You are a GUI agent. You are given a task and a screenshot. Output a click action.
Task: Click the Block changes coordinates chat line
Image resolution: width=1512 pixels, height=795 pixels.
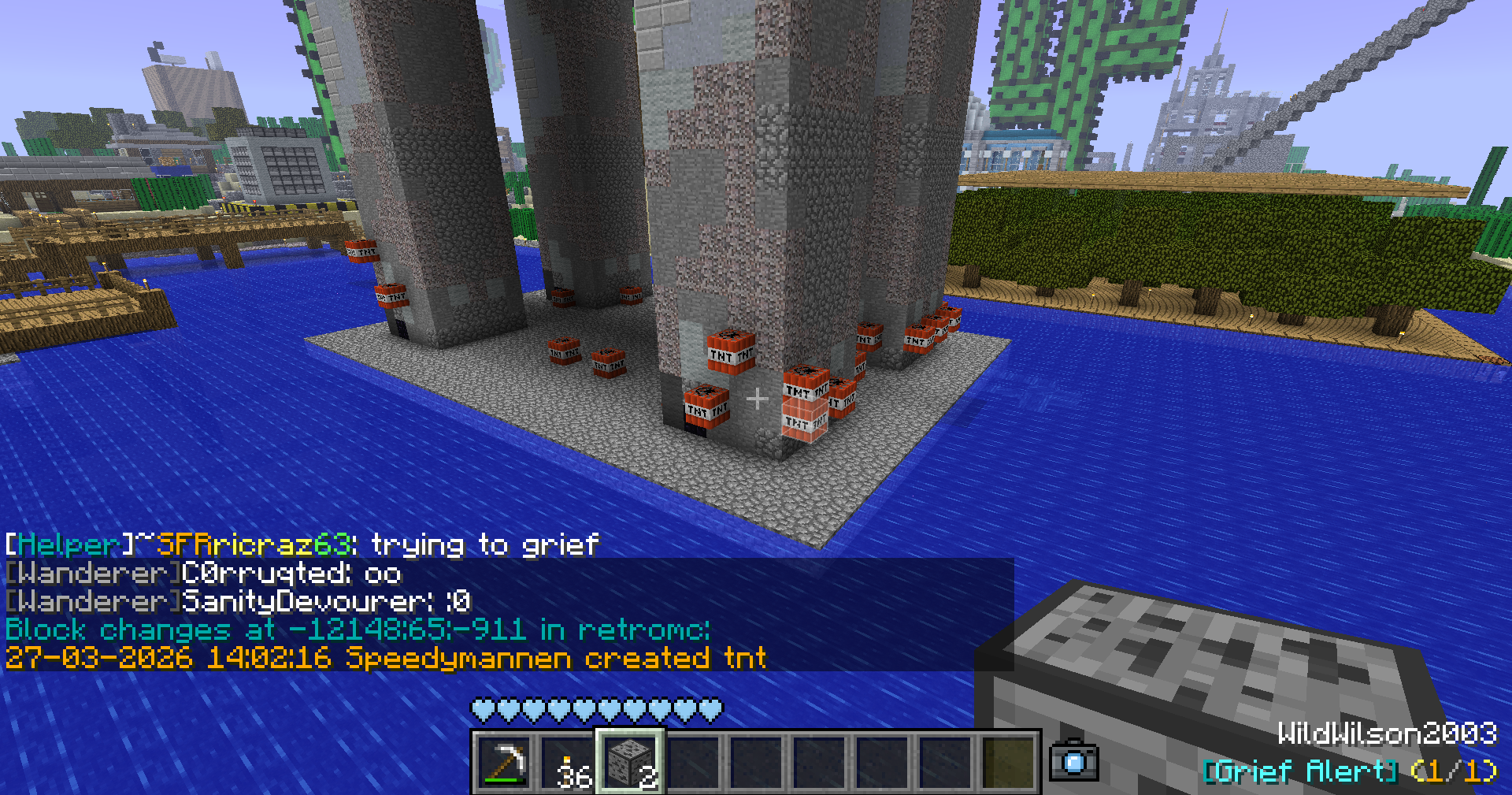point(358,630)
